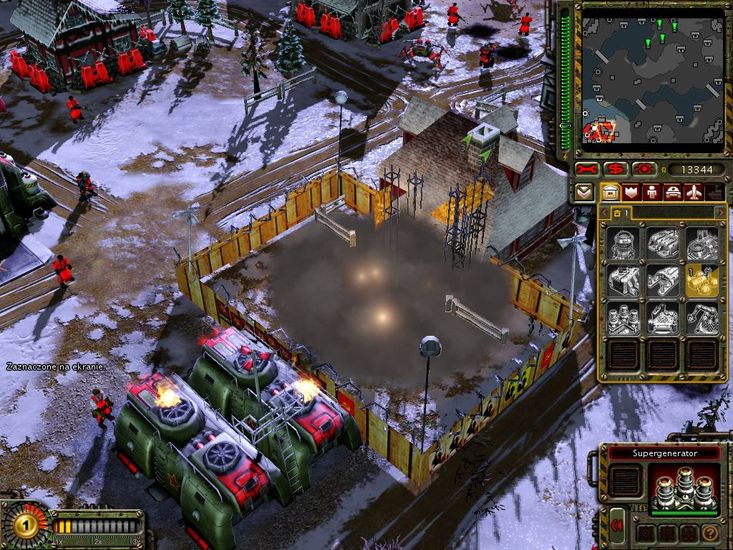Select construction queue tab number 1
733x550 pixels.
click(617, 212)
